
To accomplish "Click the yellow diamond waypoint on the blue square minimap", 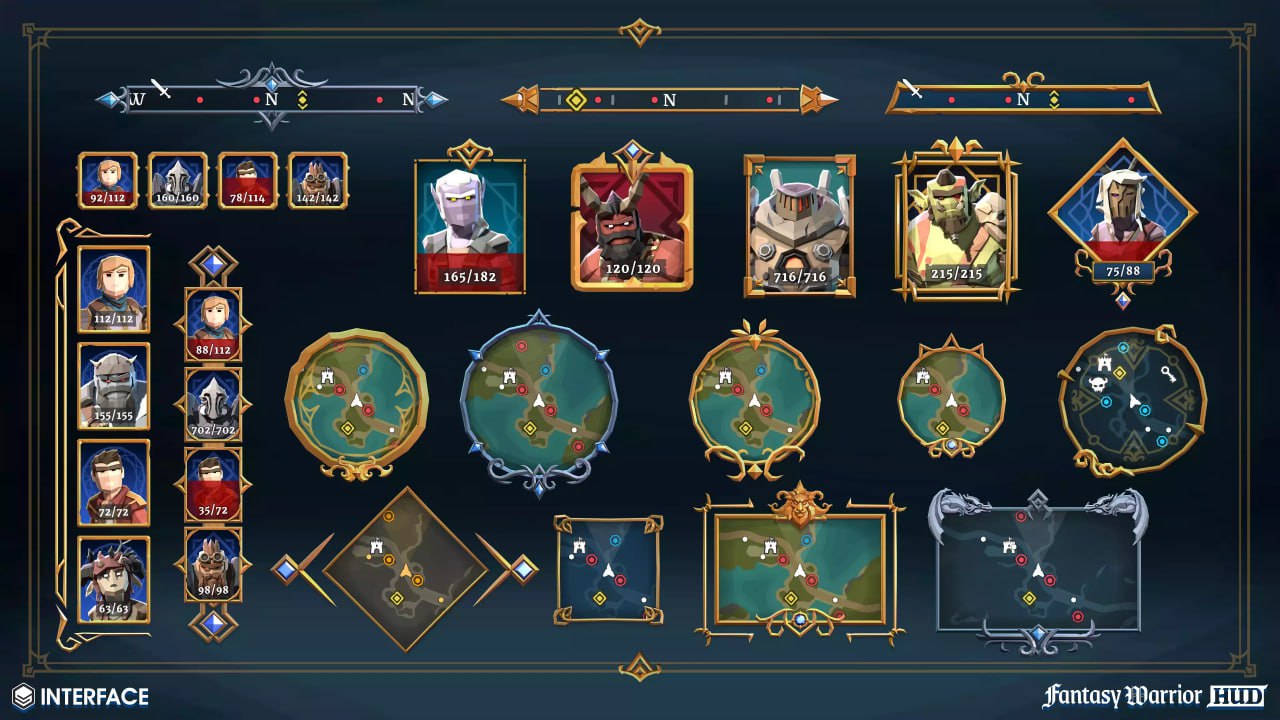I will tap(600, 598).
